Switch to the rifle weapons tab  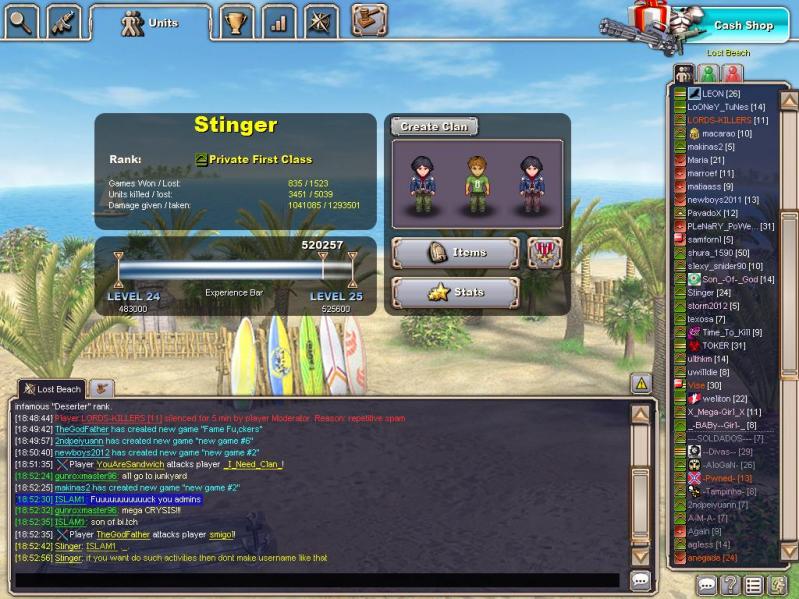coord(64,20)
